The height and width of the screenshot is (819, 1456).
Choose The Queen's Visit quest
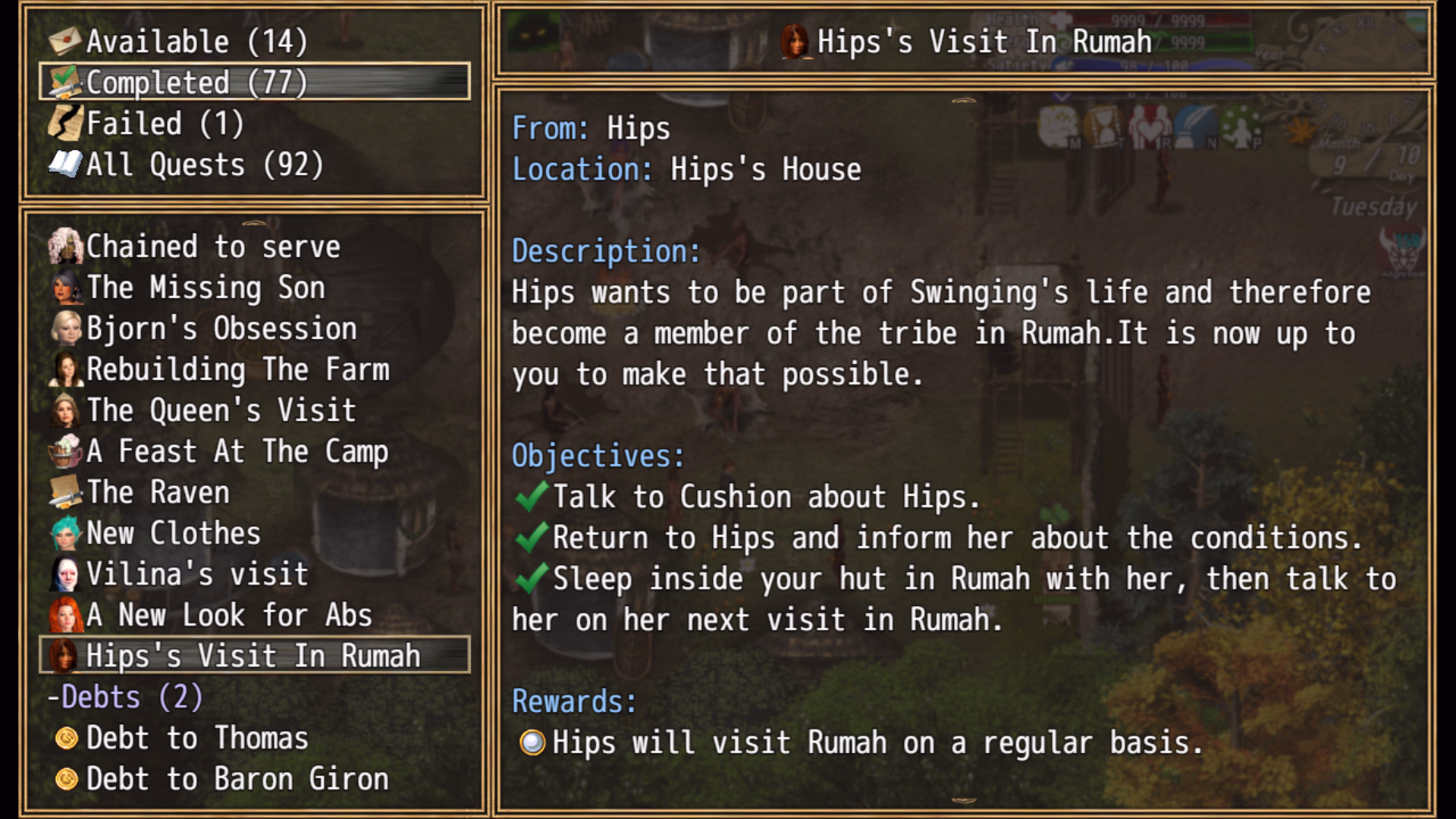221,410
